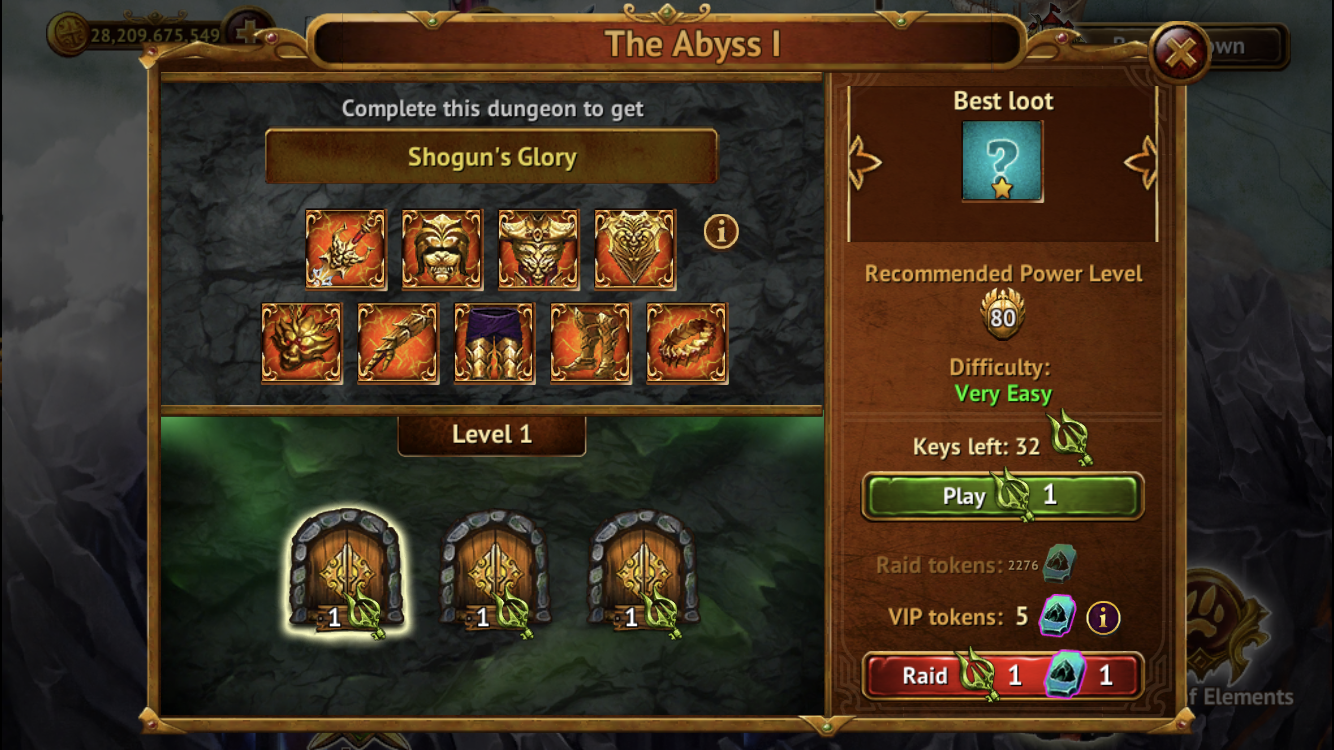Inspect the golden clawed weapon item
The image size is (1334, 750).
coord(345,249)
